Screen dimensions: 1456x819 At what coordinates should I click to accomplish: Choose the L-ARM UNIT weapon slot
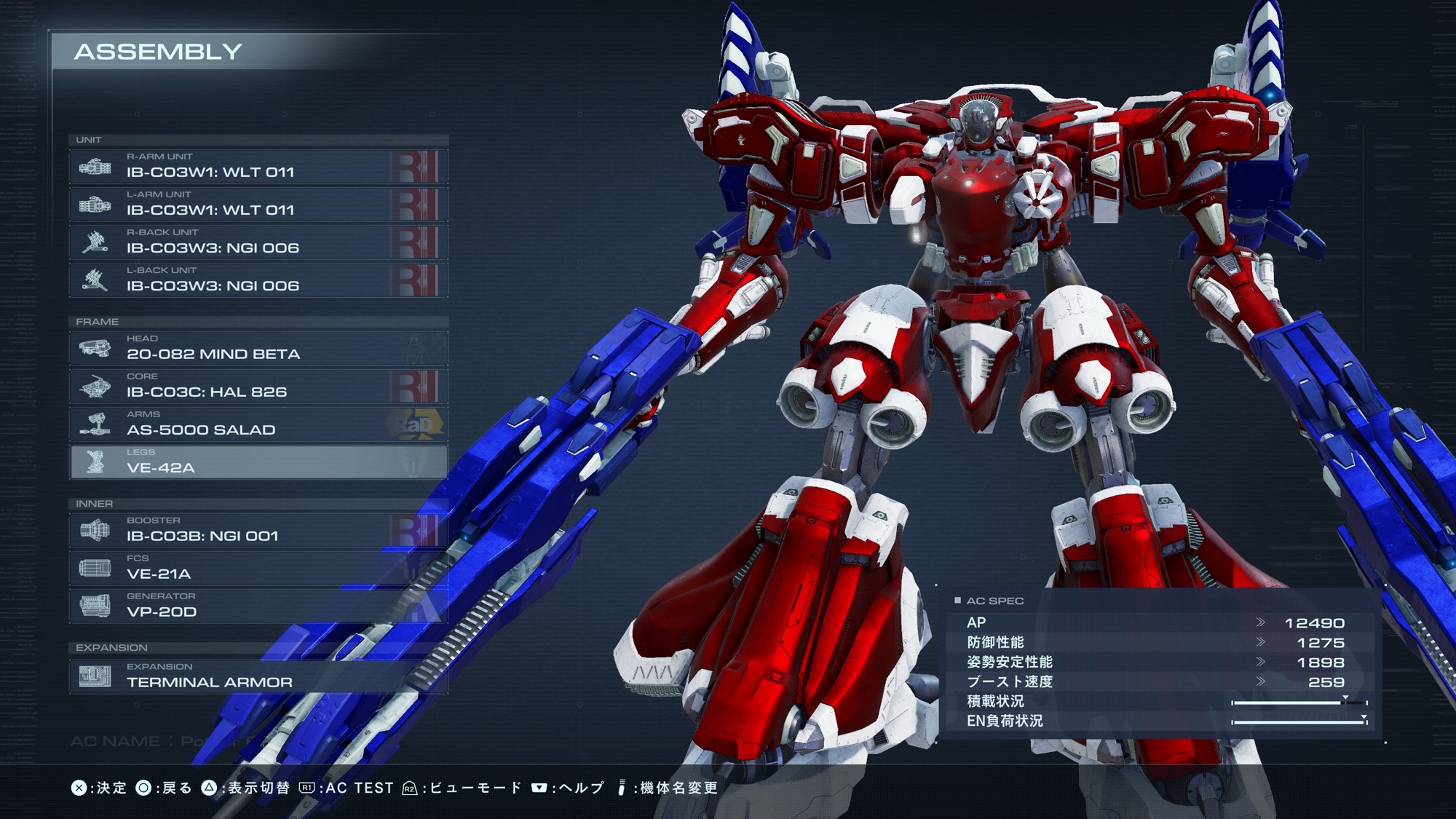click(x=258, y=204)
